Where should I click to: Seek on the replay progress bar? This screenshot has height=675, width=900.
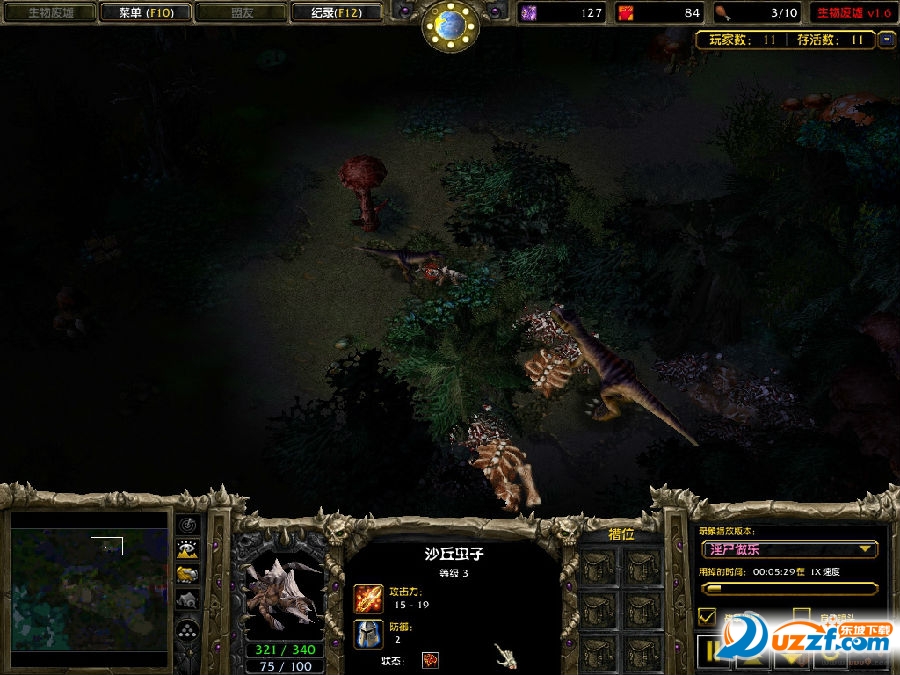[x=788, y=588]
